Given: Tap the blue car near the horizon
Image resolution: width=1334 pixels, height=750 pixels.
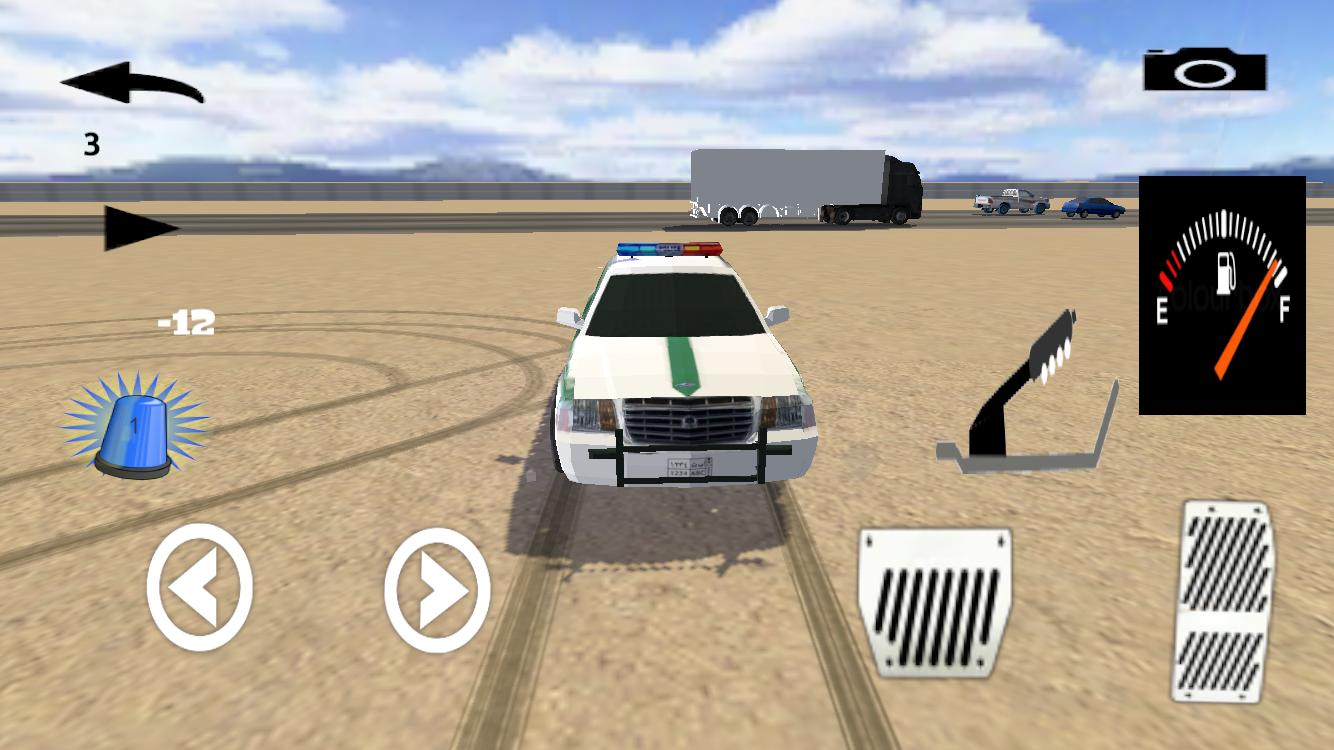Looking at the screenshot, I should 1092,208.
